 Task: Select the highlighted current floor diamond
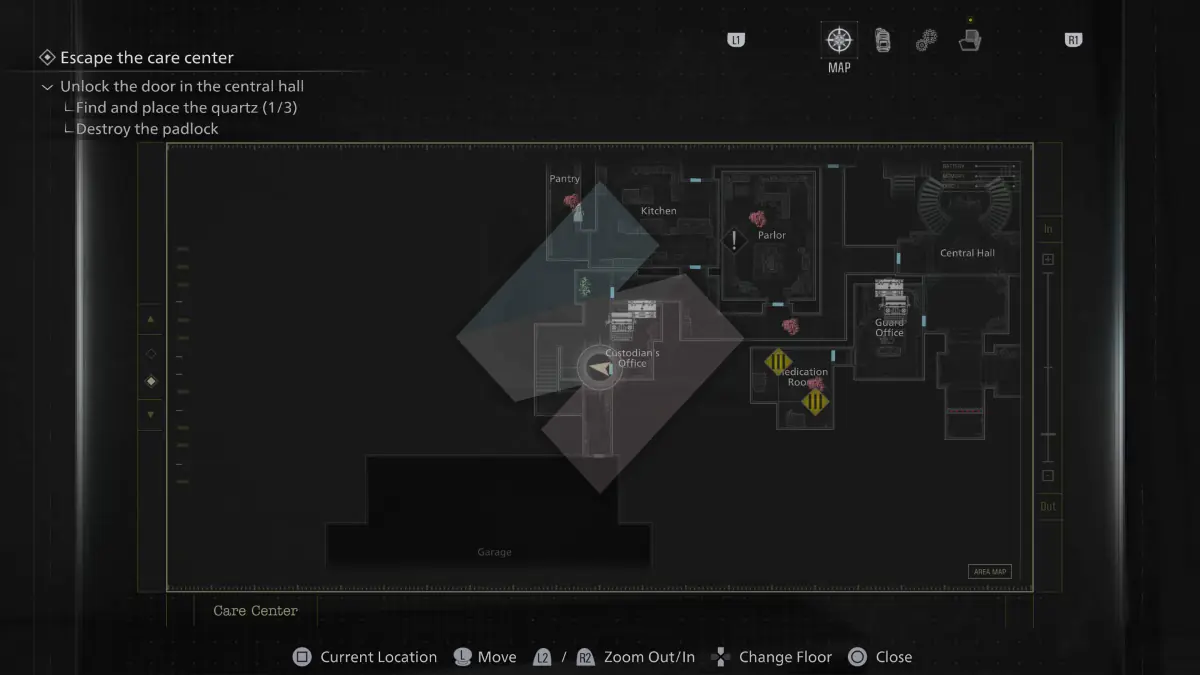pyautogui.click(x=151, y=381)
